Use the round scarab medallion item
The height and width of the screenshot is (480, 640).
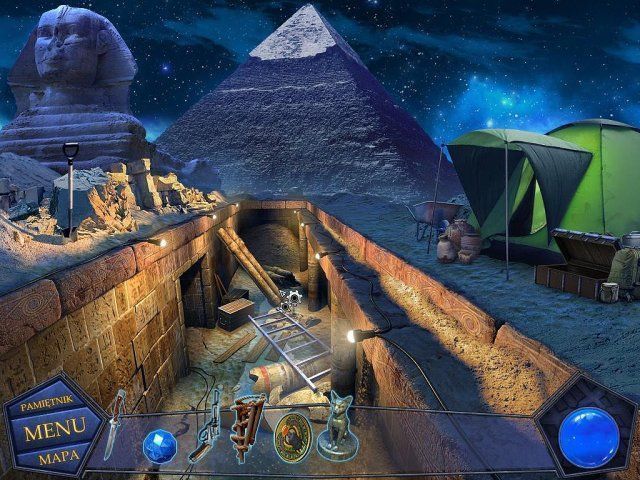point(290,436)
